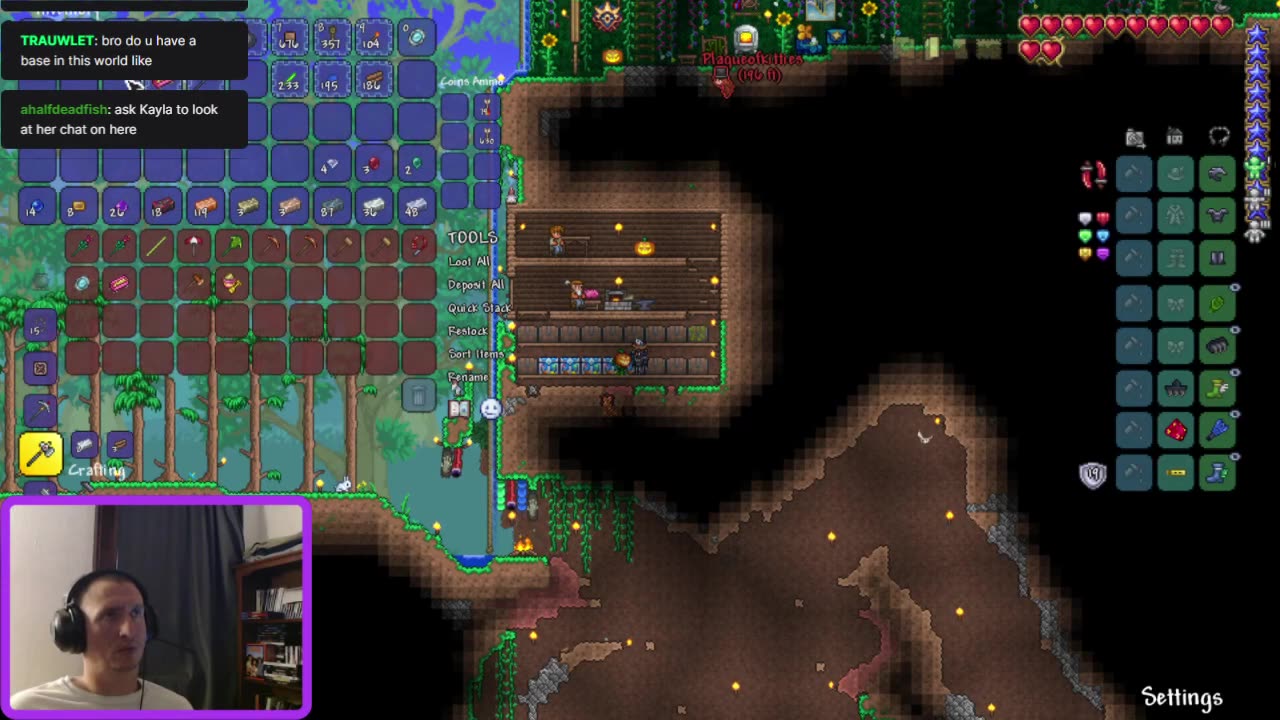The width and height of the screenshot is (1280, 720).
Task: Click Rename to rename the chest
Action: 466,377
